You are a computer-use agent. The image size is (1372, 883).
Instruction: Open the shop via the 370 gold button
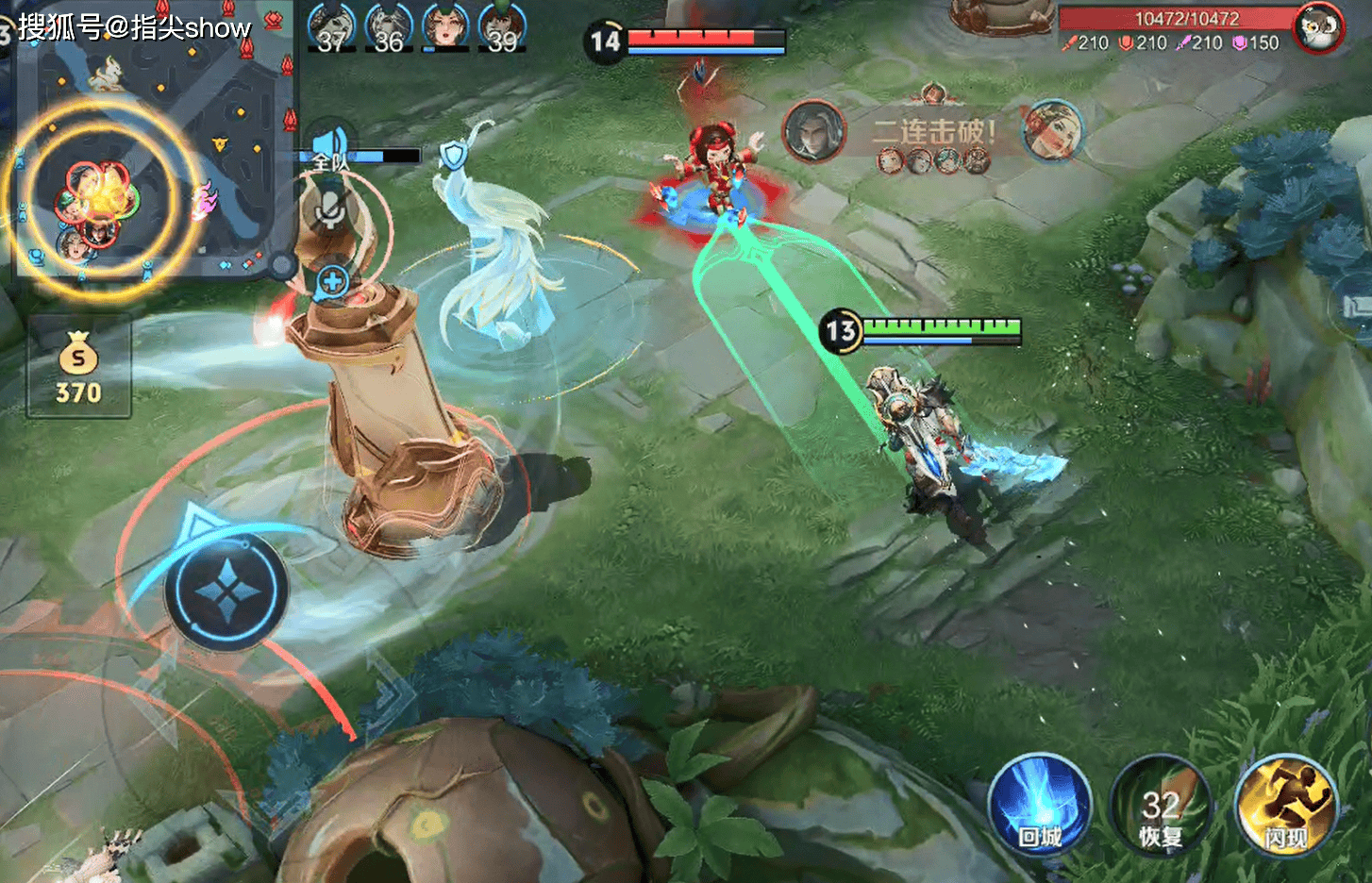point(79,368)
